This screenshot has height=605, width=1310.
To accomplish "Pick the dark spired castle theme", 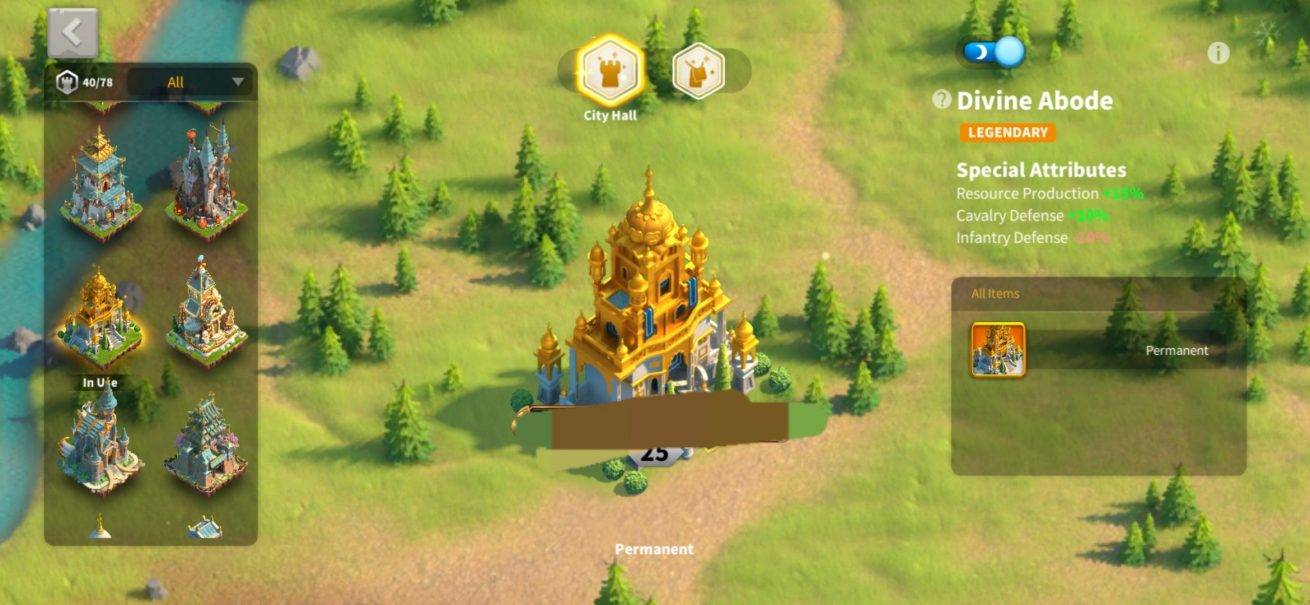I will pyautogui.click(x=205, y=181).
